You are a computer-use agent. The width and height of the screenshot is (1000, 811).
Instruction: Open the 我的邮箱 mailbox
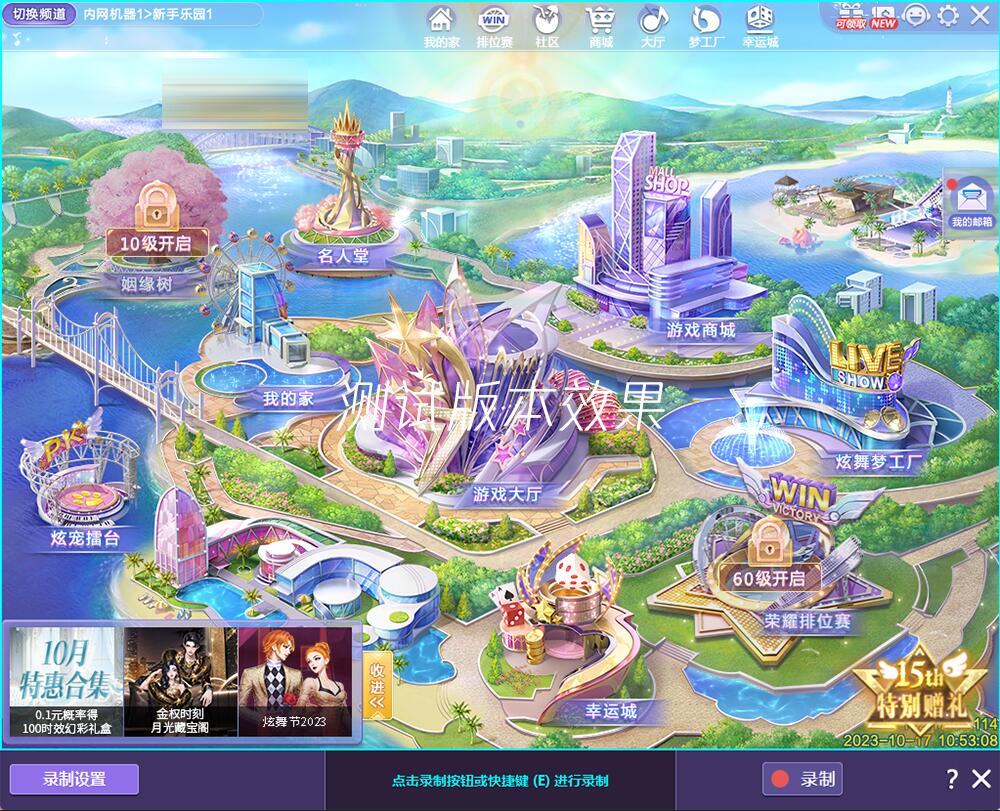971,204
